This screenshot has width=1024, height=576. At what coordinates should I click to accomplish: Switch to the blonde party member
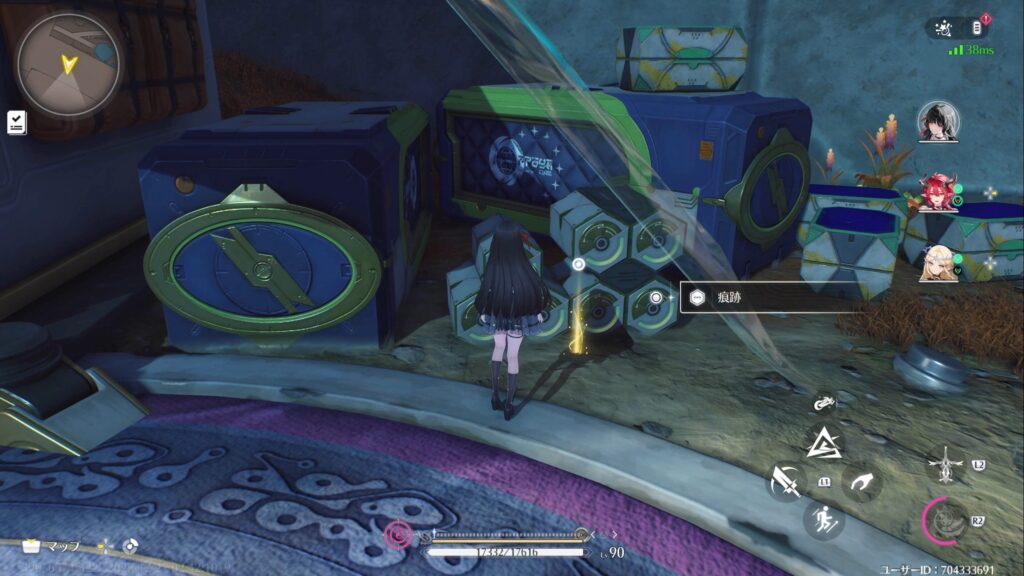[x=938, y=261]
